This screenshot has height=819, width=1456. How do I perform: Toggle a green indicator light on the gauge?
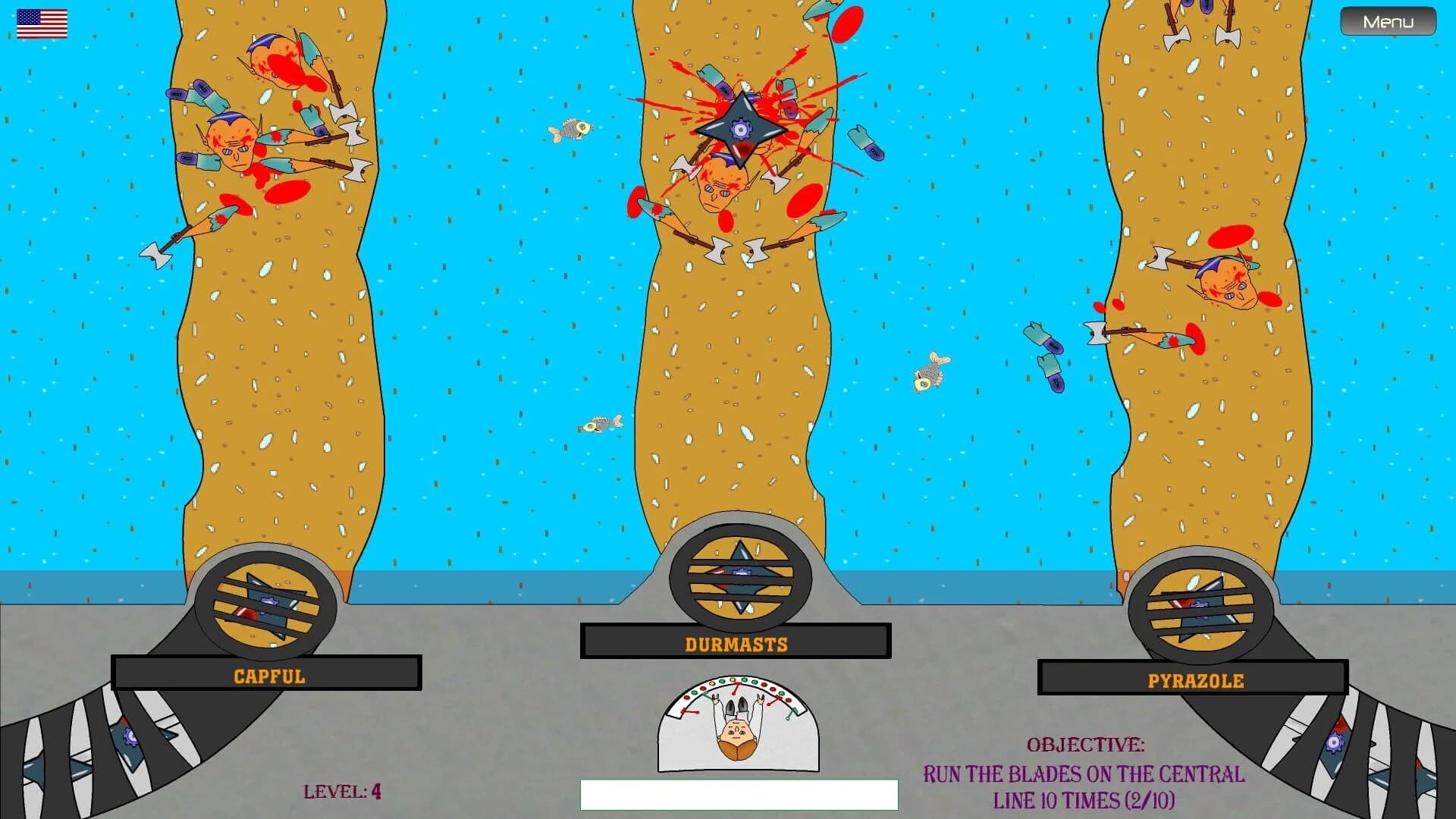click(745, 680)
